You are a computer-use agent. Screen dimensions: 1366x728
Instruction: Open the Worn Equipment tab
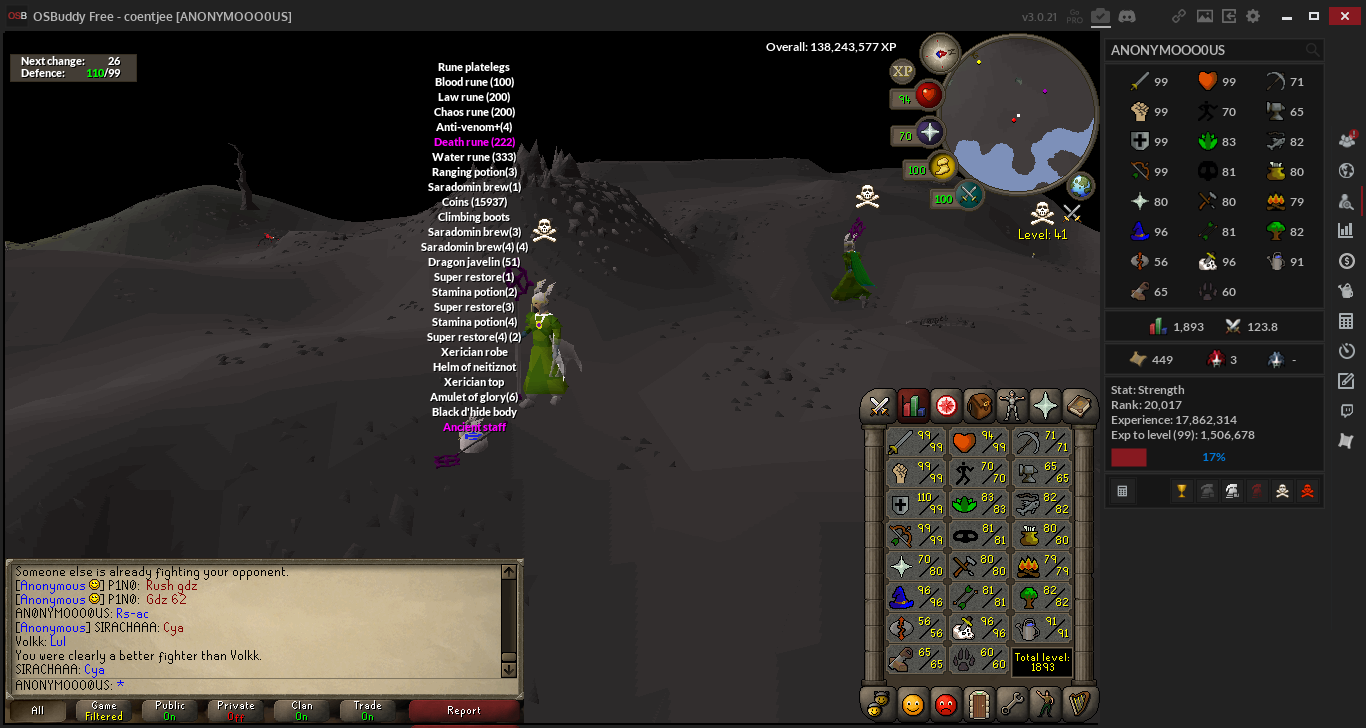click(1012, 405)
